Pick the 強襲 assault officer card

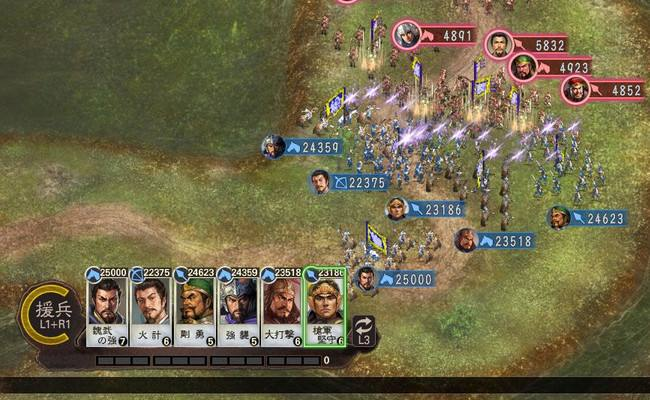point(237,310)
